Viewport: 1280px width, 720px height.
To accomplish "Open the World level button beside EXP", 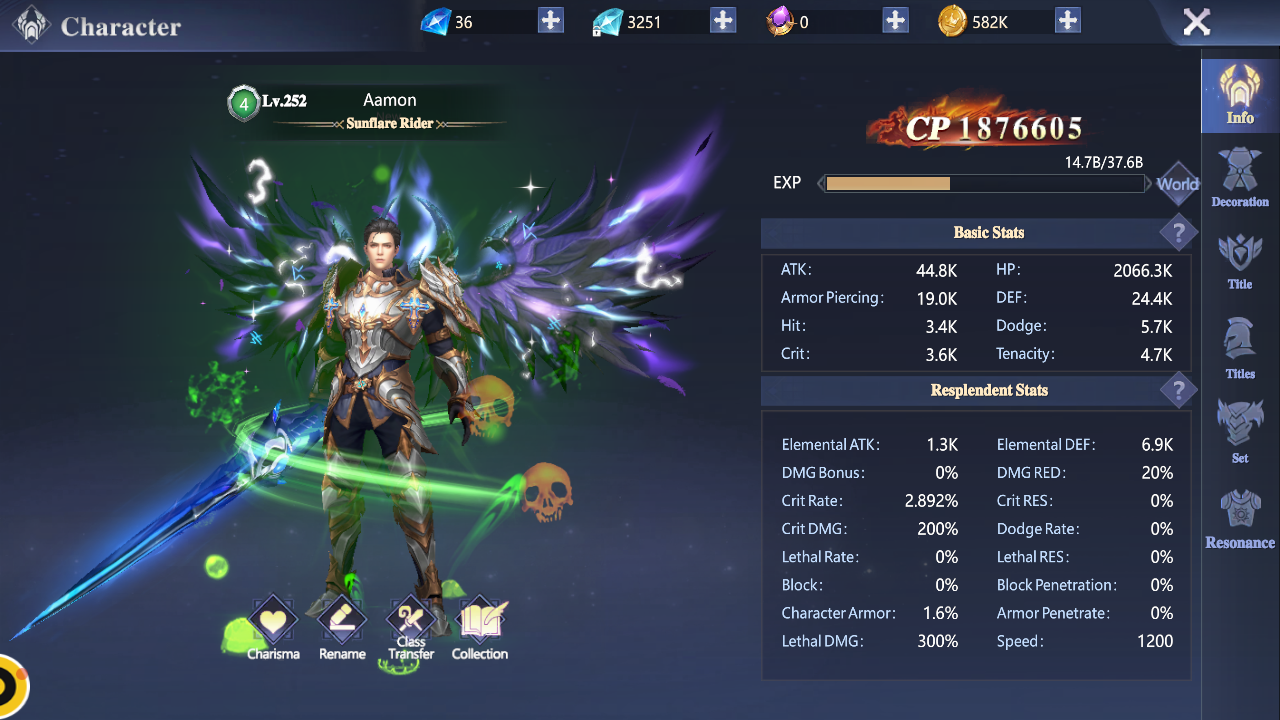I will click(1177, 184).
